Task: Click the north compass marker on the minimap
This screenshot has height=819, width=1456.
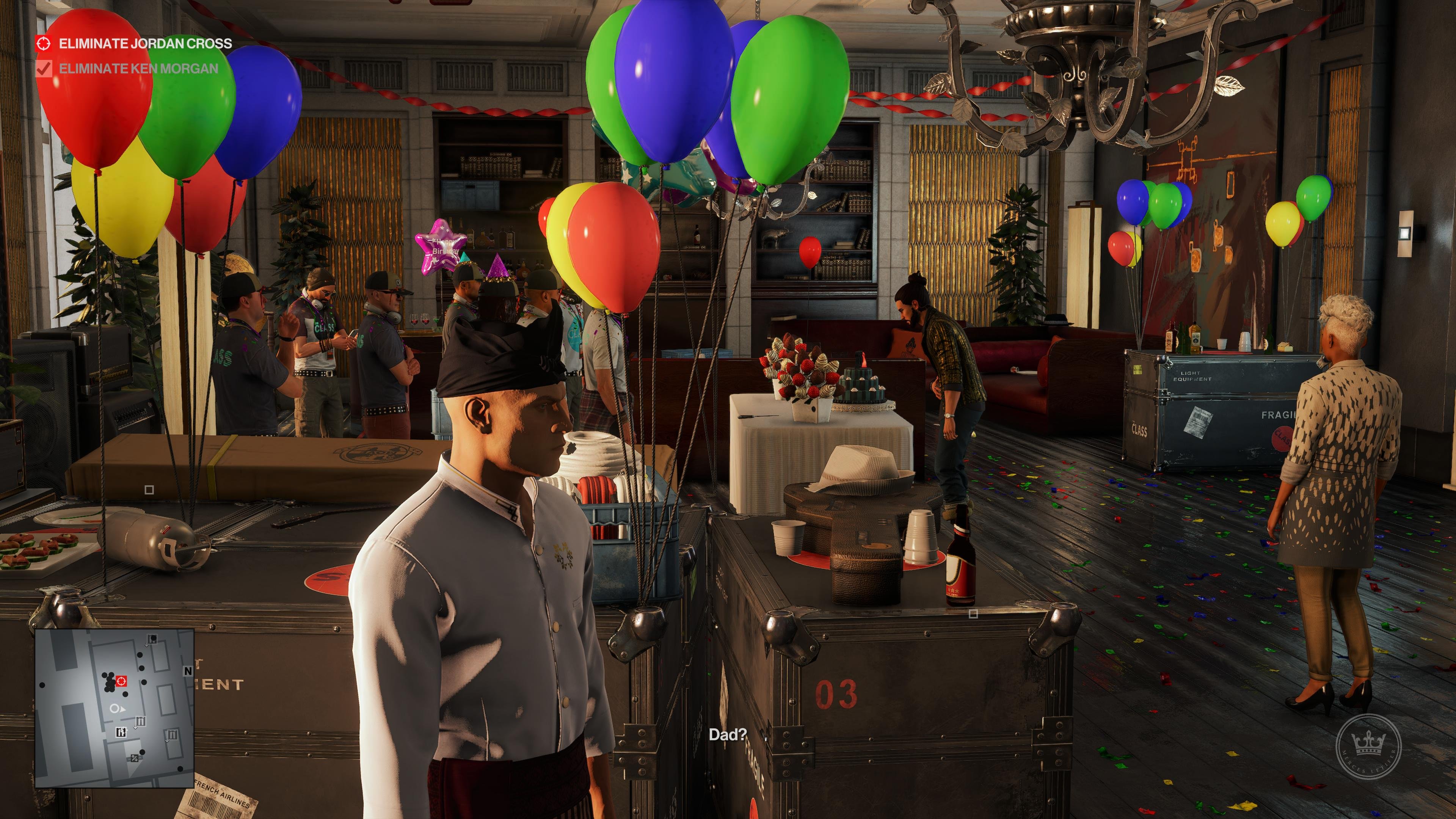Action: (x=188, y=671)
